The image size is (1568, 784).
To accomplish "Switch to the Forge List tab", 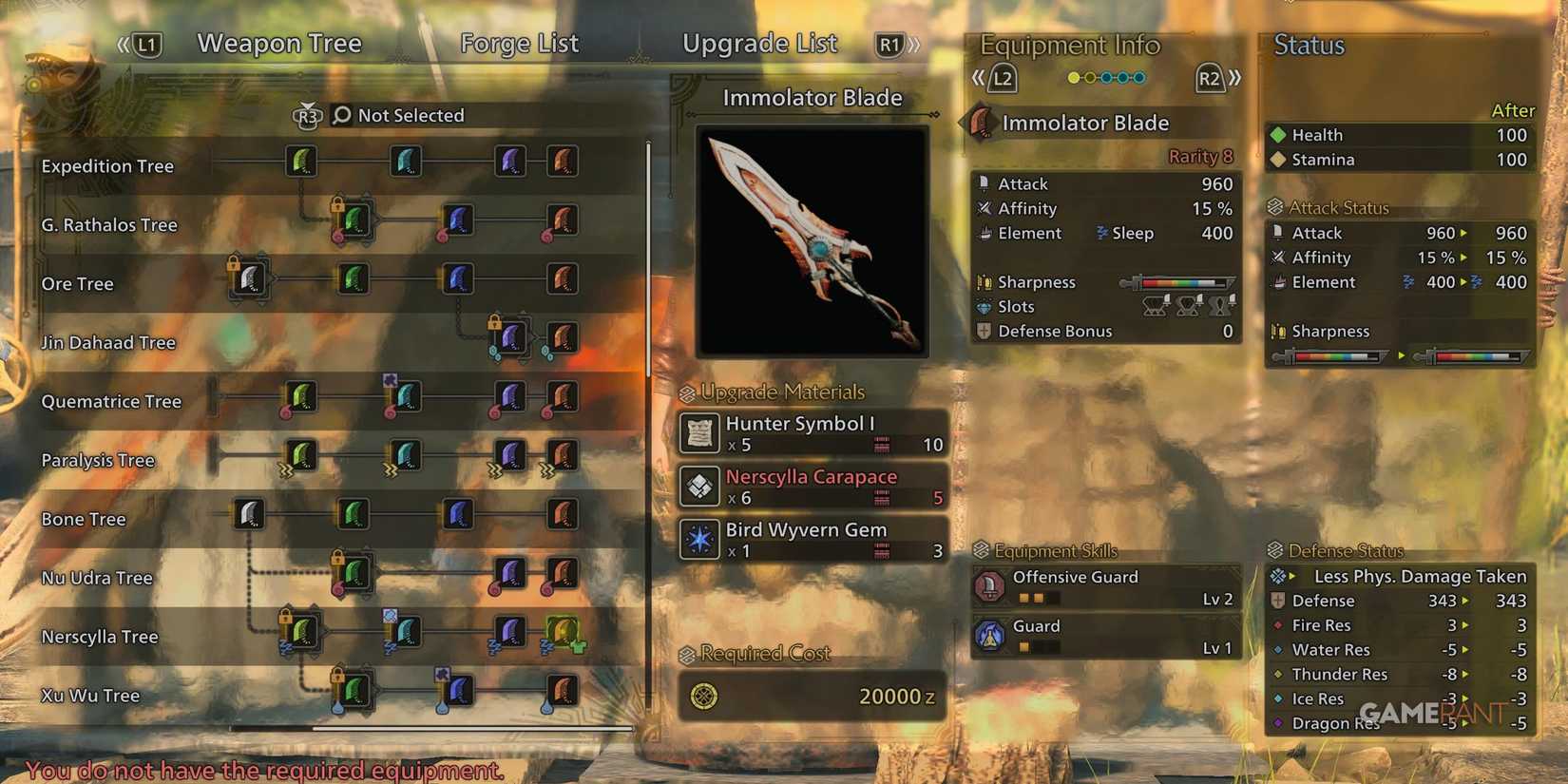I will point(519,43).
